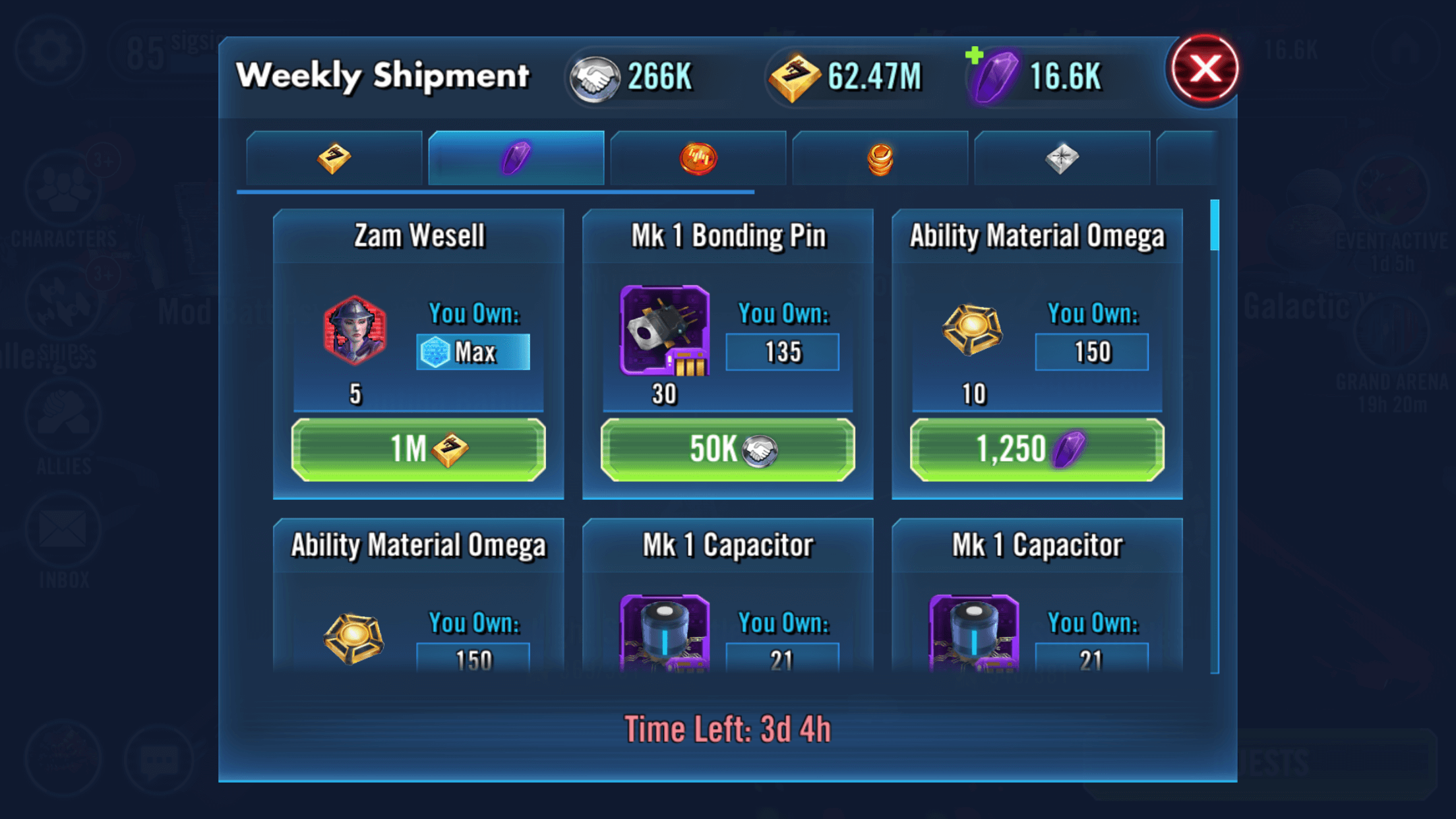Switch to the credits shipment tab
Screen dimensions: 1456x819
pos(334,158)
